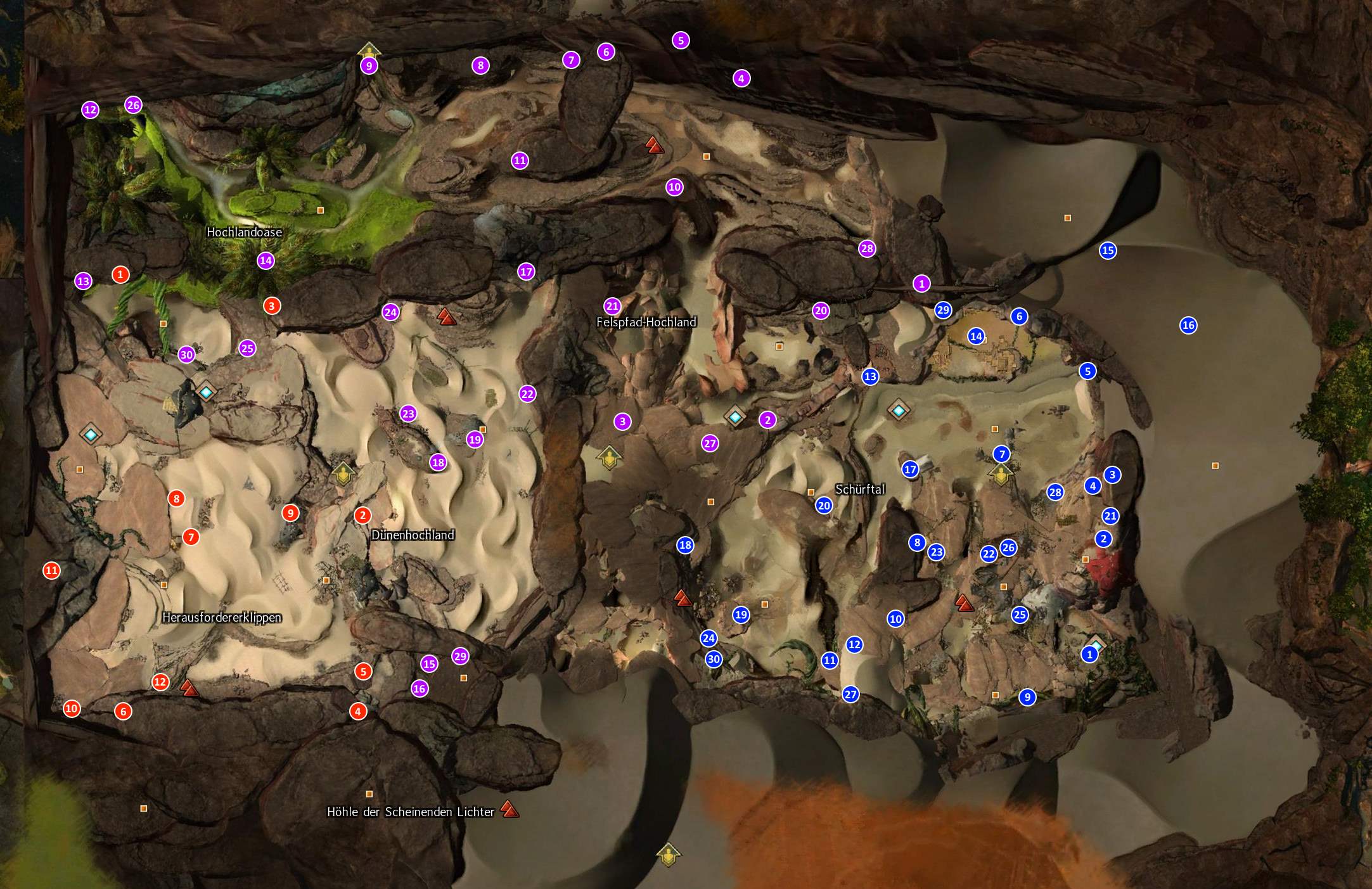The image size is (1372, 889).
Task: Select purple marker number 11
Action: (520, 160)
